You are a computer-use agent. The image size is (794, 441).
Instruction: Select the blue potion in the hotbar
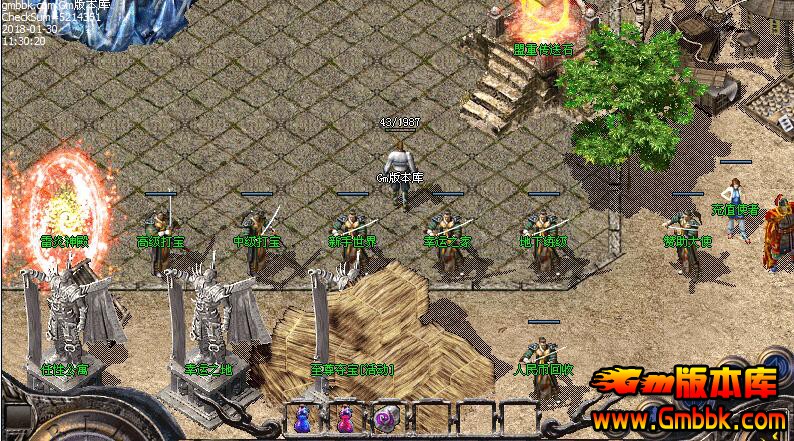coord(301,419)
